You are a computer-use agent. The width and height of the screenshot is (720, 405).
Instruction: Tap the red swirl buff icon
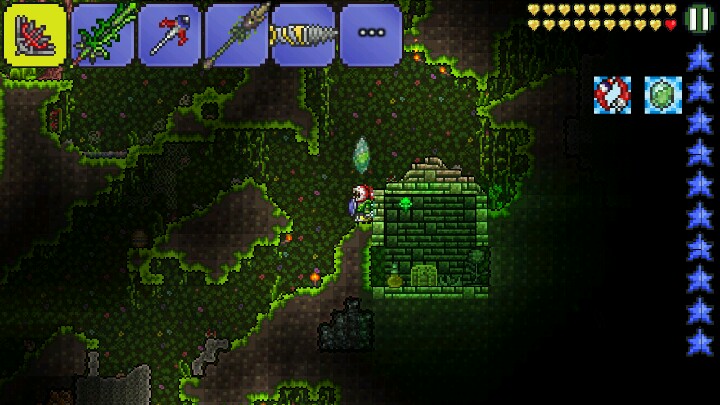612,94
